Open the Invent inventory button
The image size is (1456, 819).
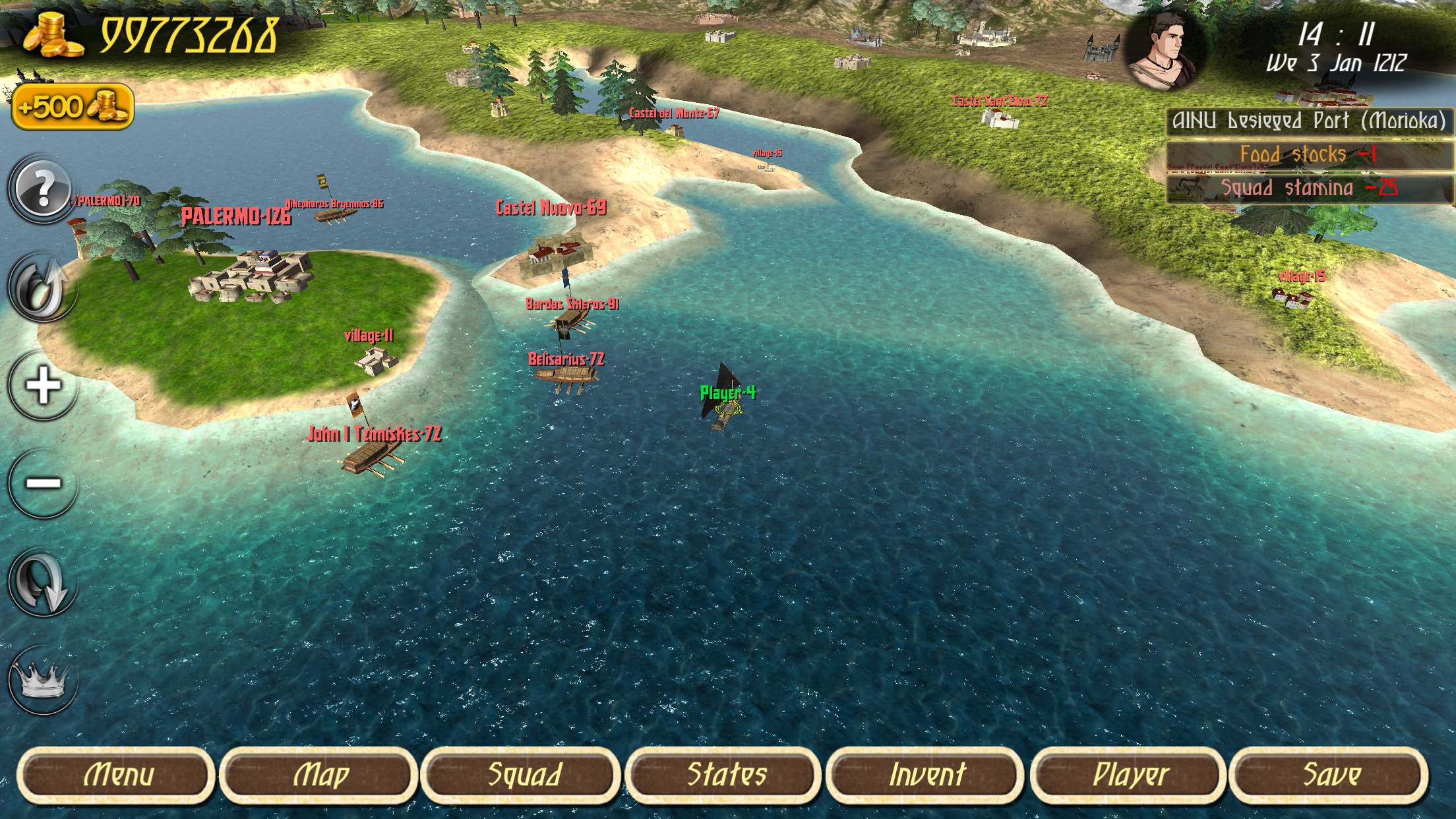(926, 775)
